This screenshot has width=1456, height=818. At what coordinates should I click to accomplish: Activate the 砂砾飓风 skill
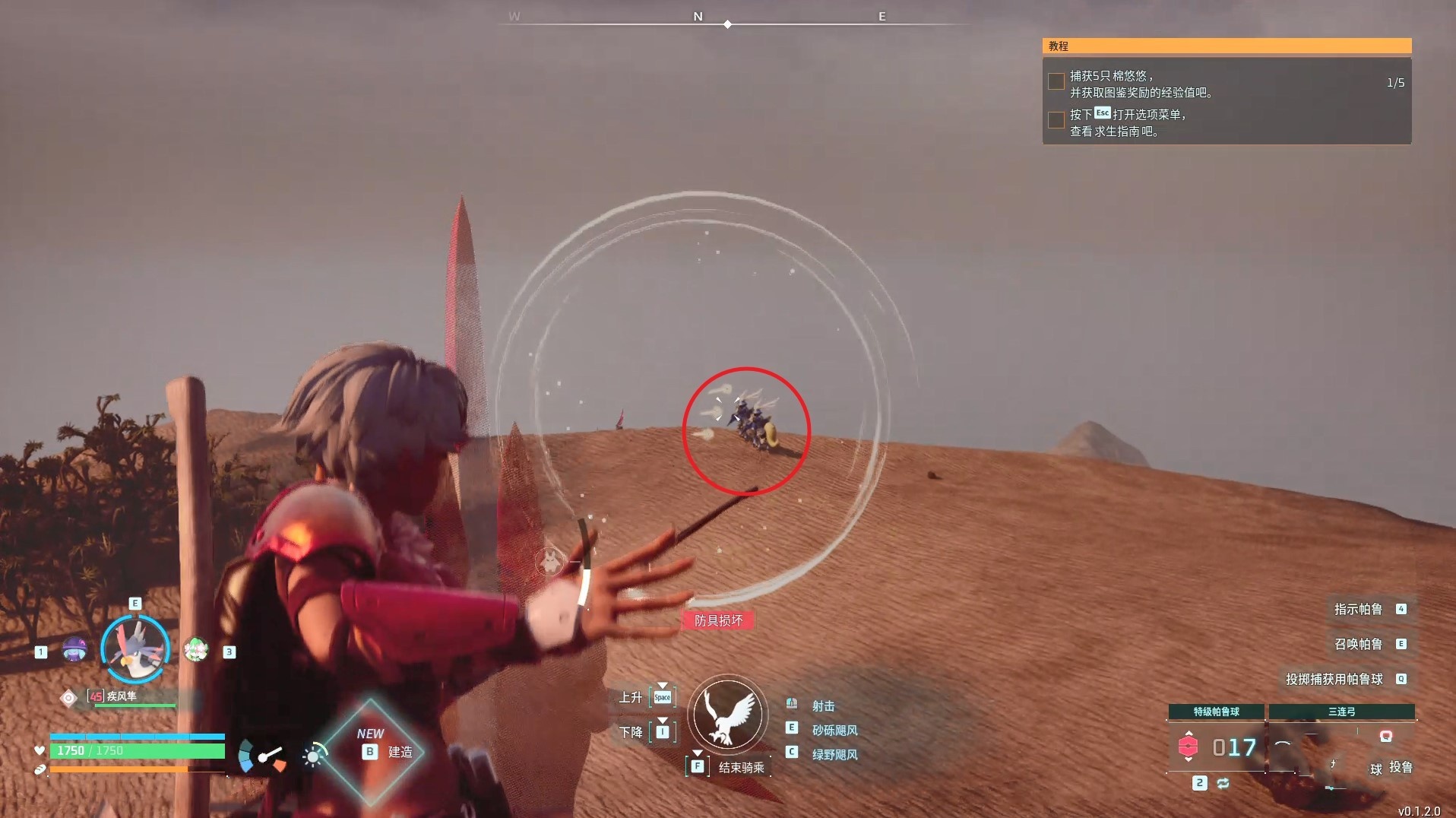click(x=834, y=730)
